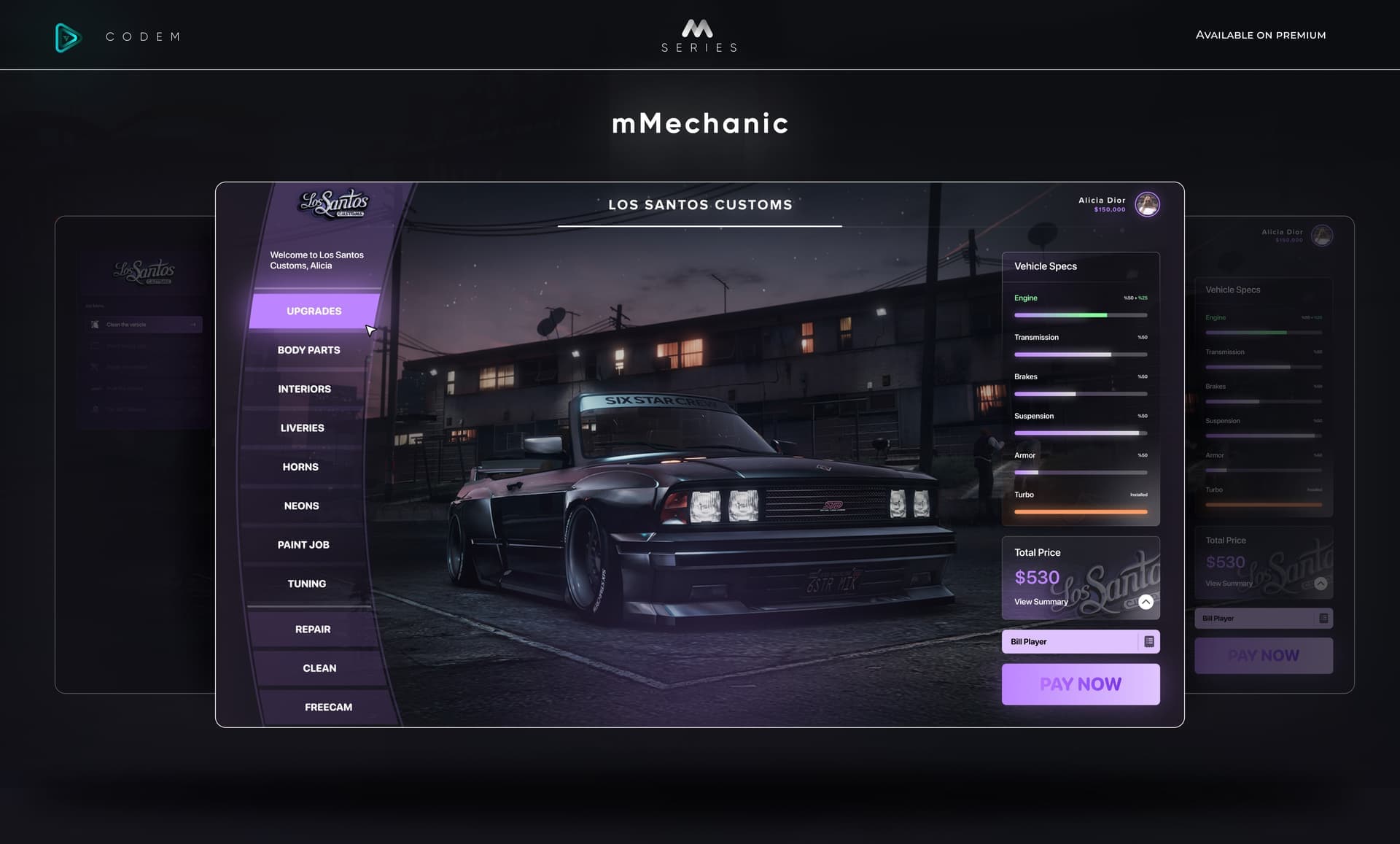Click the M Series logo at top center
The width and height of the screenshot is (1400, 844).
point(698,34)
